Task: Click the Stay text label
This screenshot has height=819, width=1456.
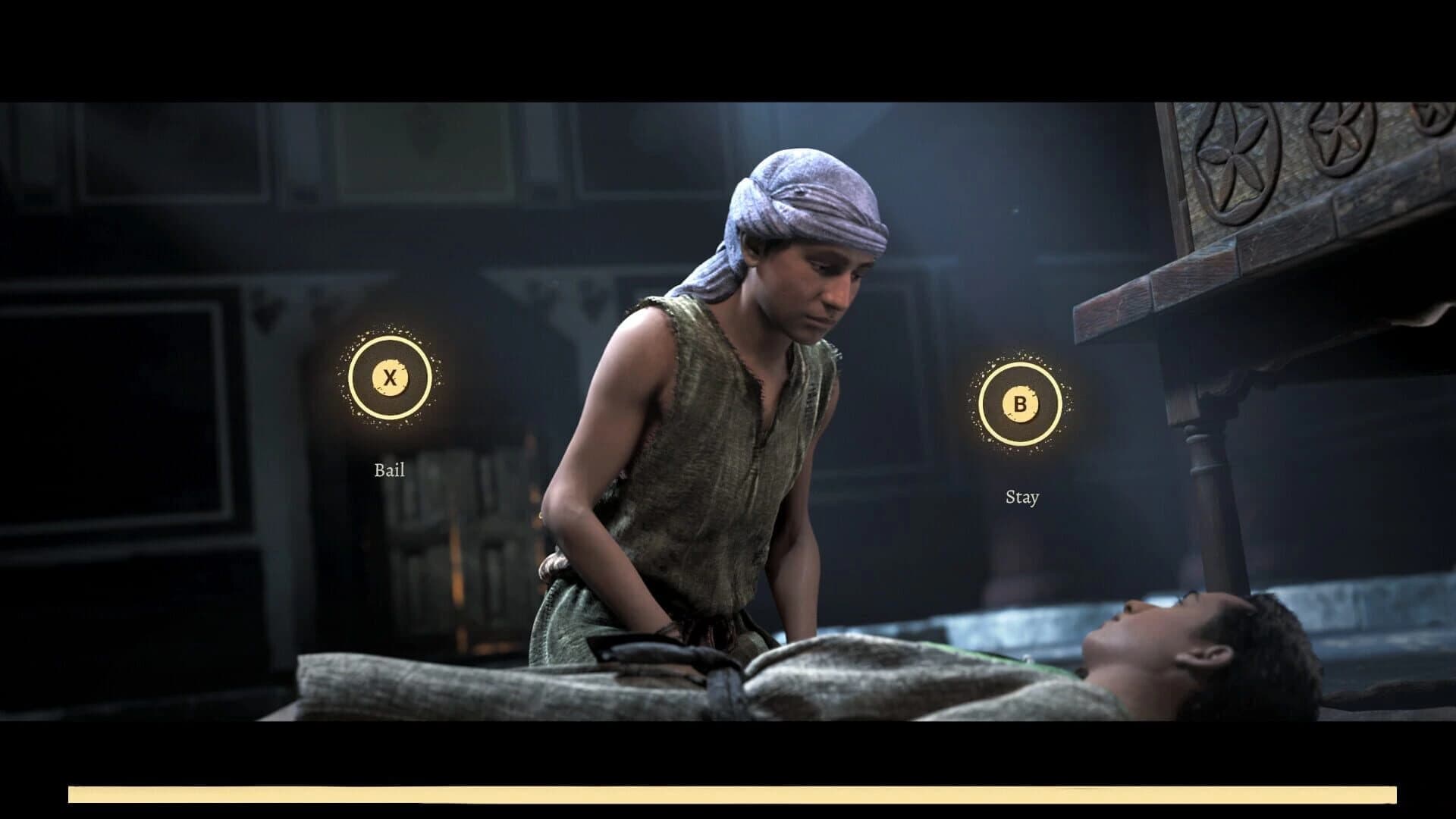Action: pos(1021,498)
